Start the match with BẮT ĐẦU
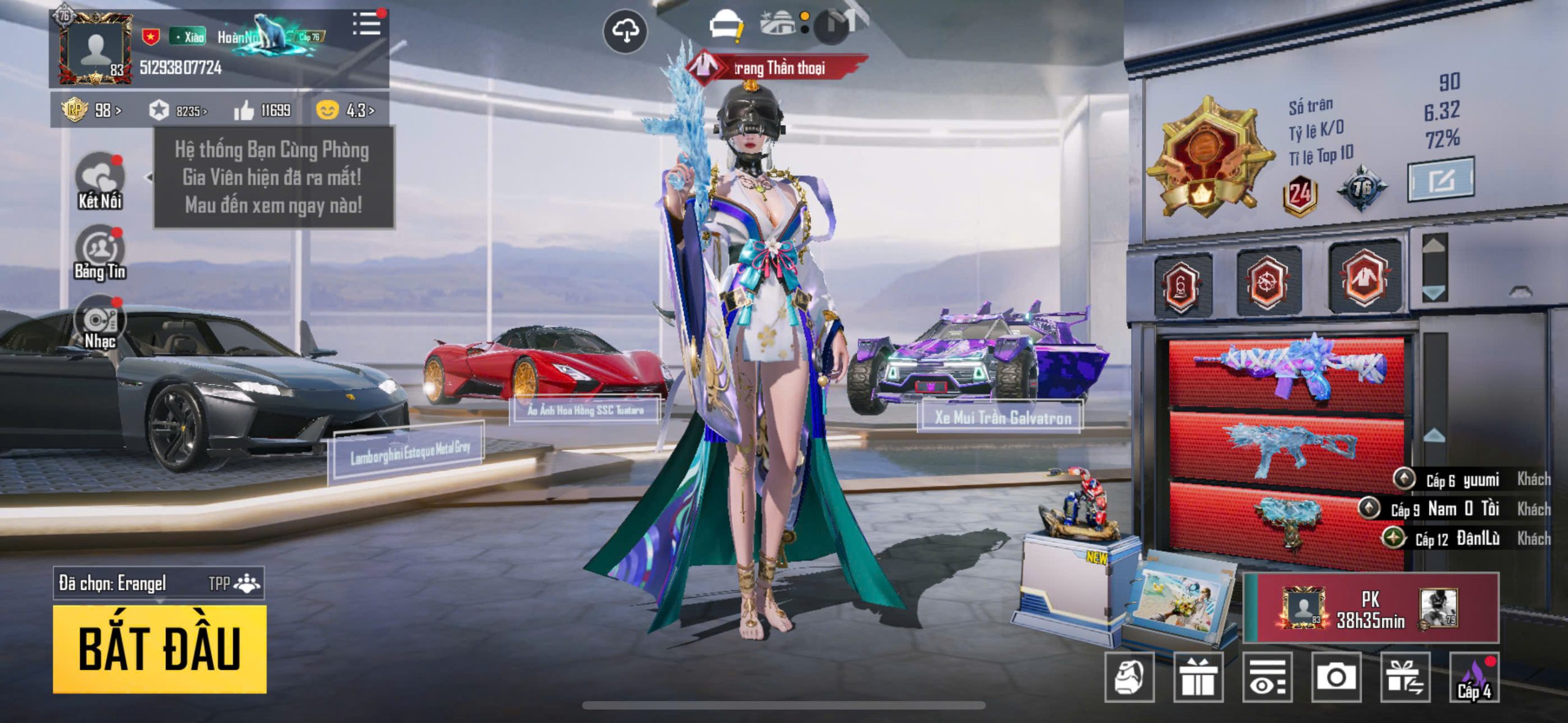1568x723 pixels. tap(159, 649)
